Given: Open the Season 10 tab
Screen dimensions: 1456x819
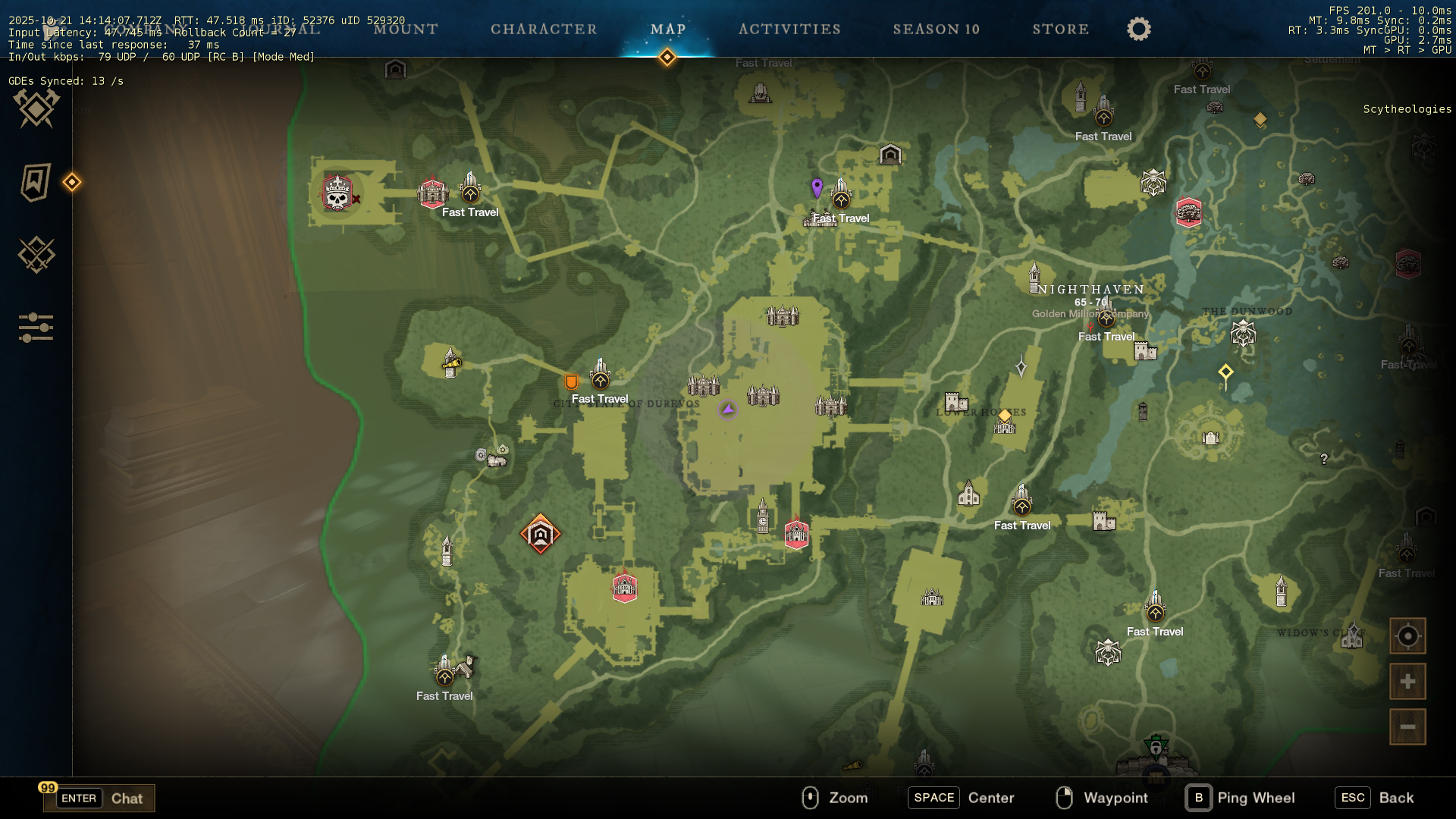Looking at the screenshot, I should (x=936, y=30).
